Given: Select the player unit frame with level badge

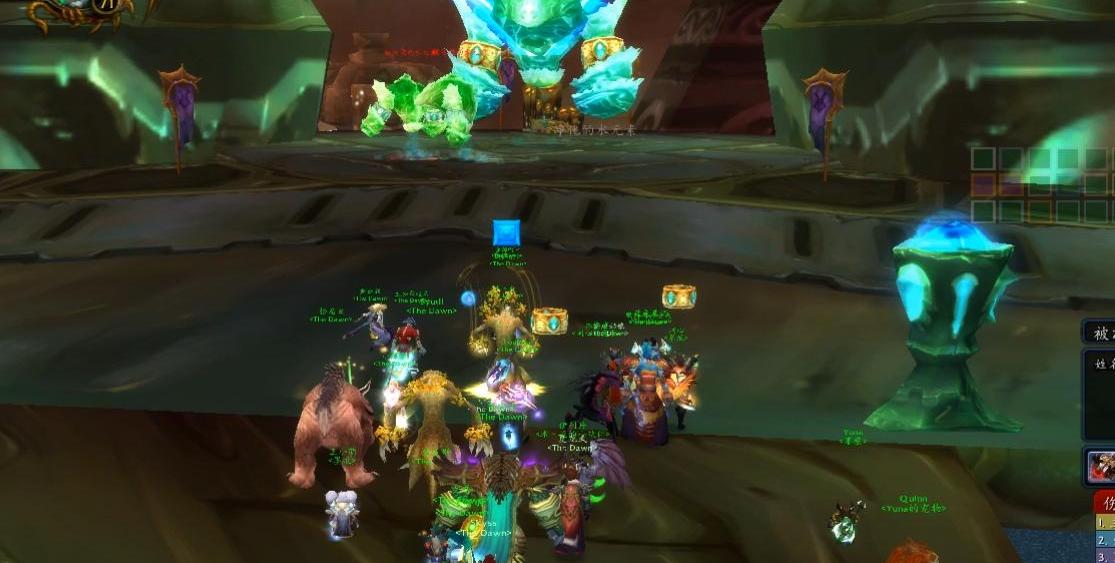Looking at the screenshot, I should pyautogui.click(x=78, y=10).
